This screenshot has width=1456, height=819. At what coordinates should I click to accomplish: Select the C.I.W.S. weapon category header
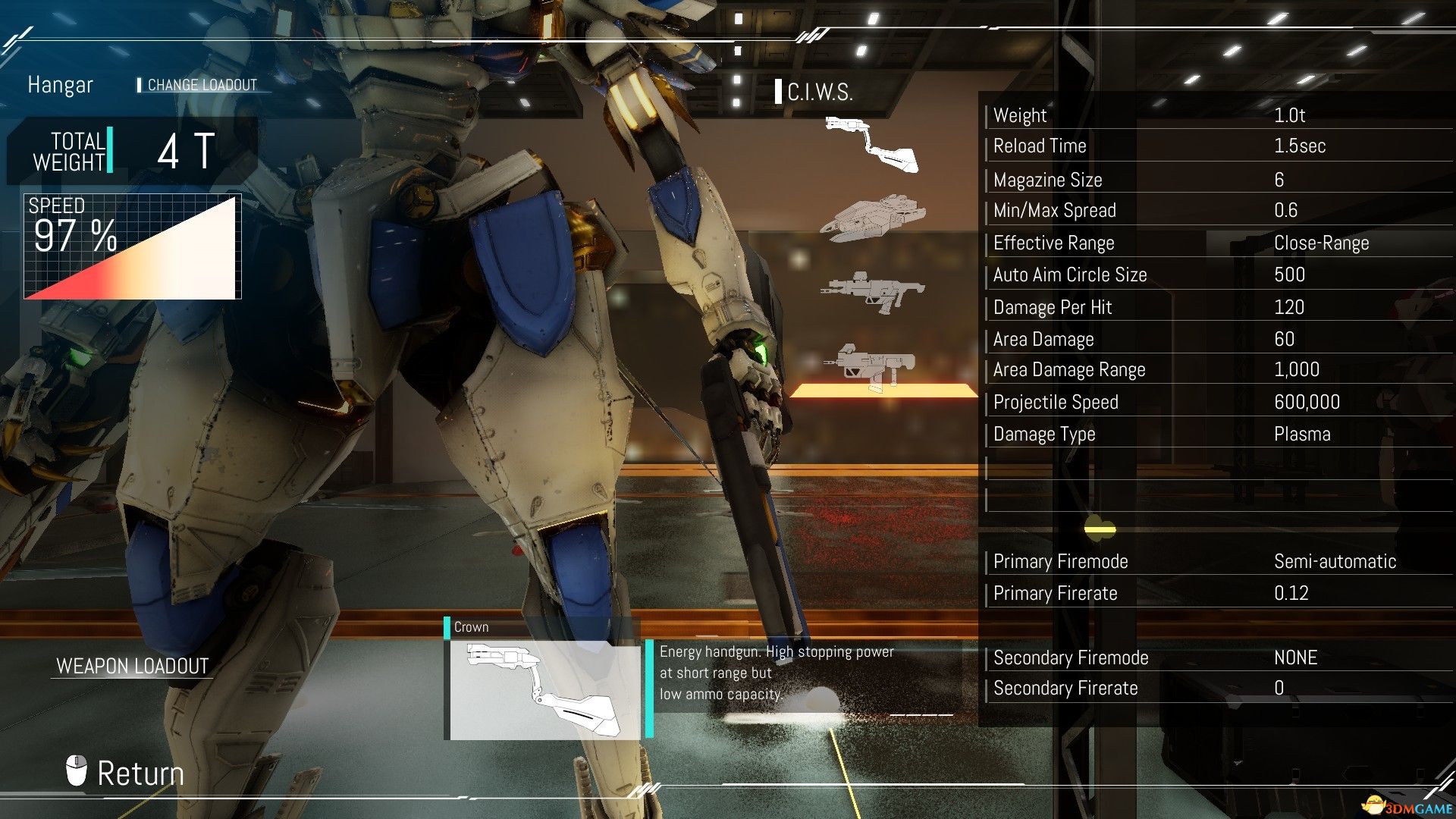(819, 93)
